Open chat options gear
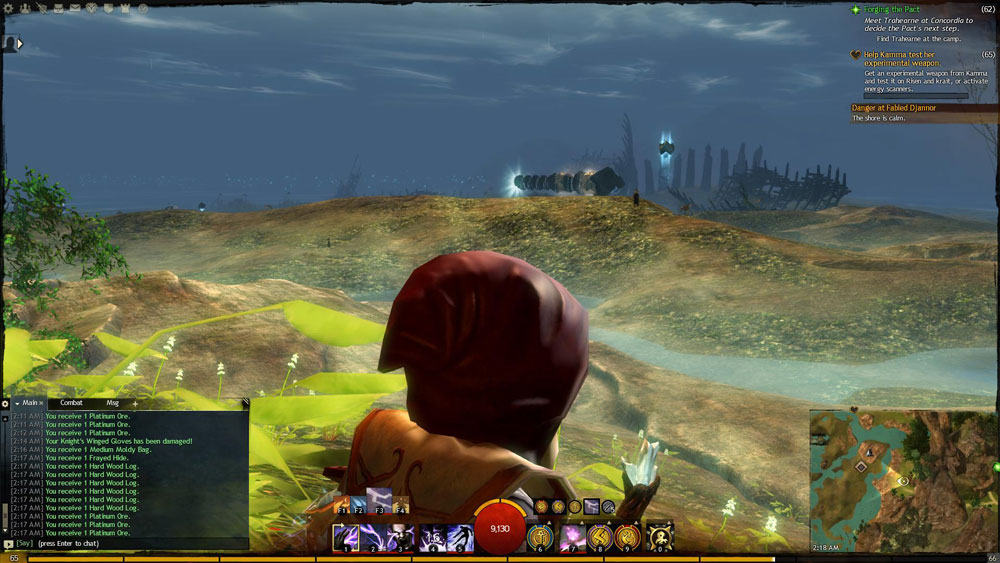Screen dimensions: 1000x563 tap(5, 404)
